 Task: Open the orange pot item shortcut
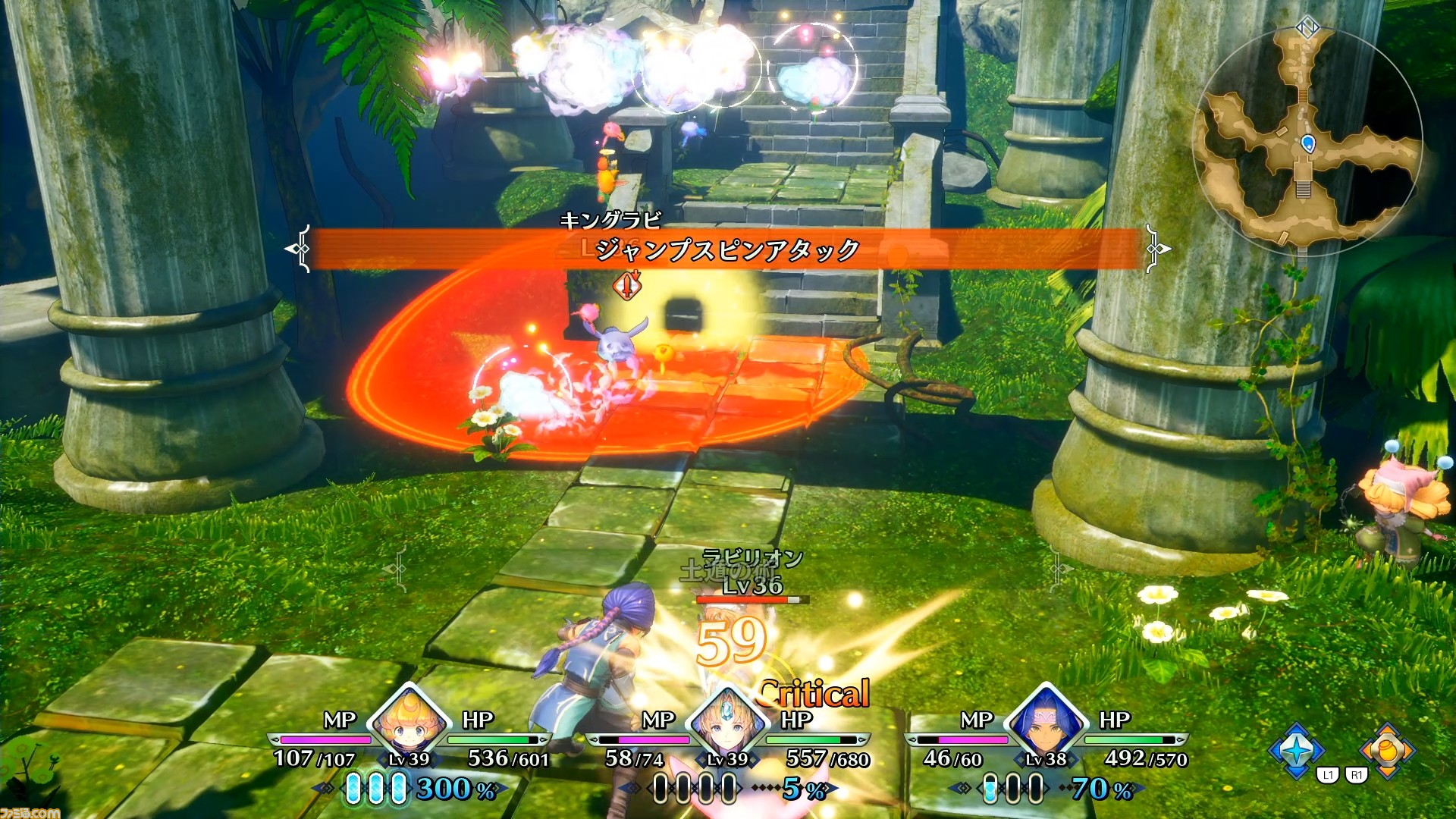coord(1387,750)
